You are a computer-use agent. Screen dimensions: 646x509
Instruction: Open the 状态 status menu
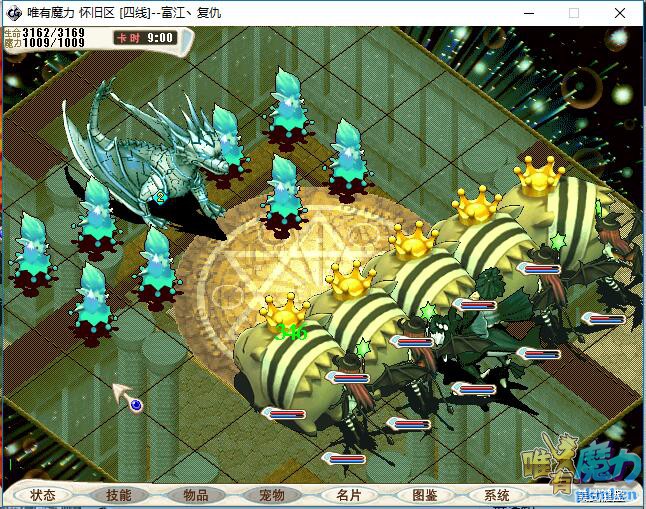click(x=43, y=495)
